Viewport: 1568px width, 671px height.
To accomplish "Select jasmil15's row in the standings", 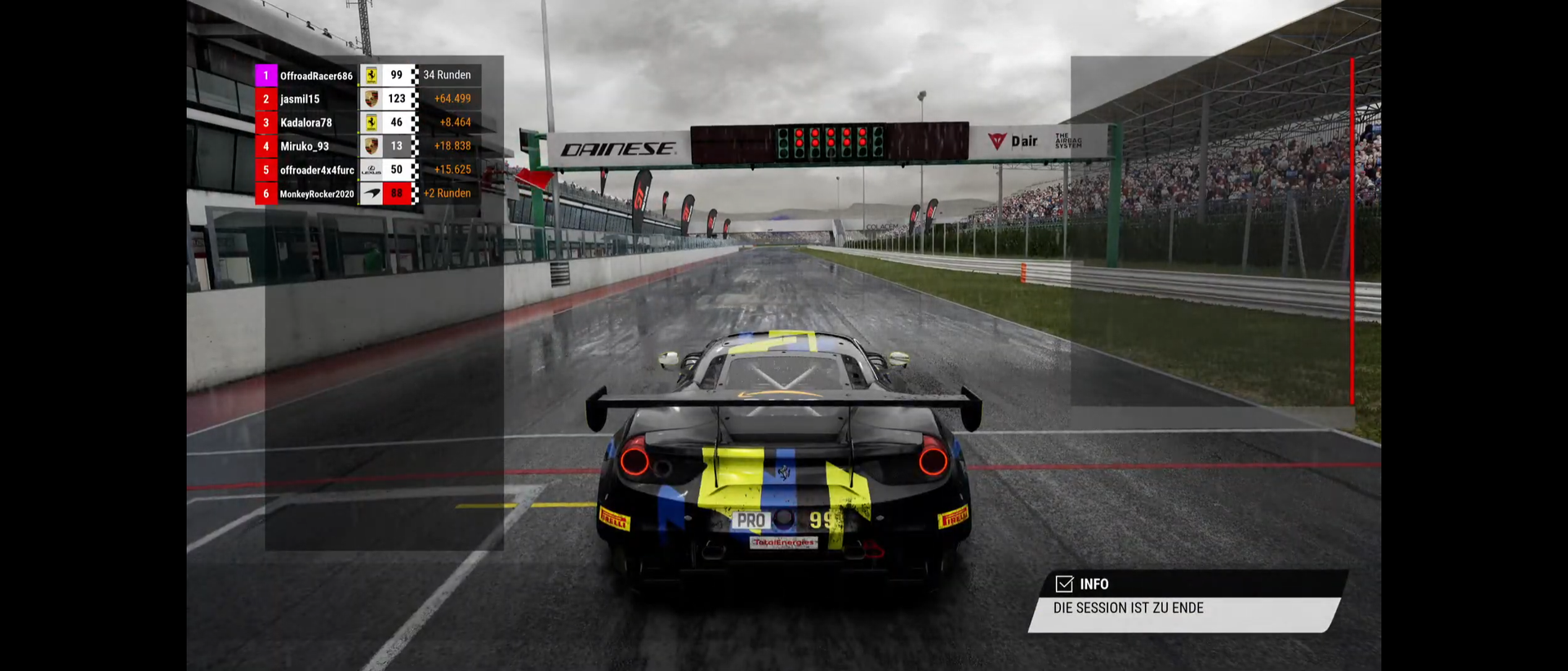I will [x=301, y=99].
